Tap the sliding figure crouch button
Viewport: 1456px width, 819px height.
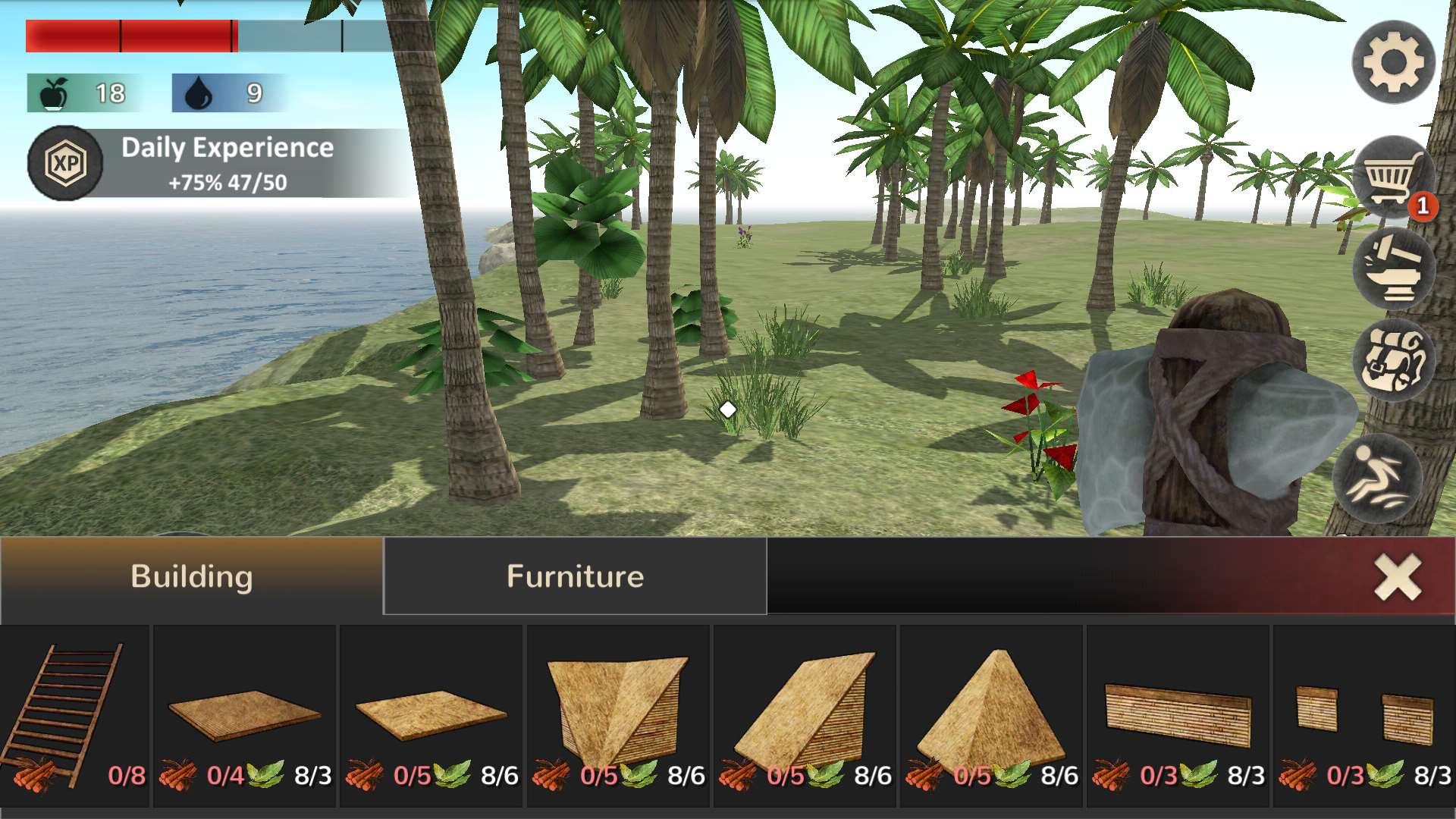[1375, 479]
